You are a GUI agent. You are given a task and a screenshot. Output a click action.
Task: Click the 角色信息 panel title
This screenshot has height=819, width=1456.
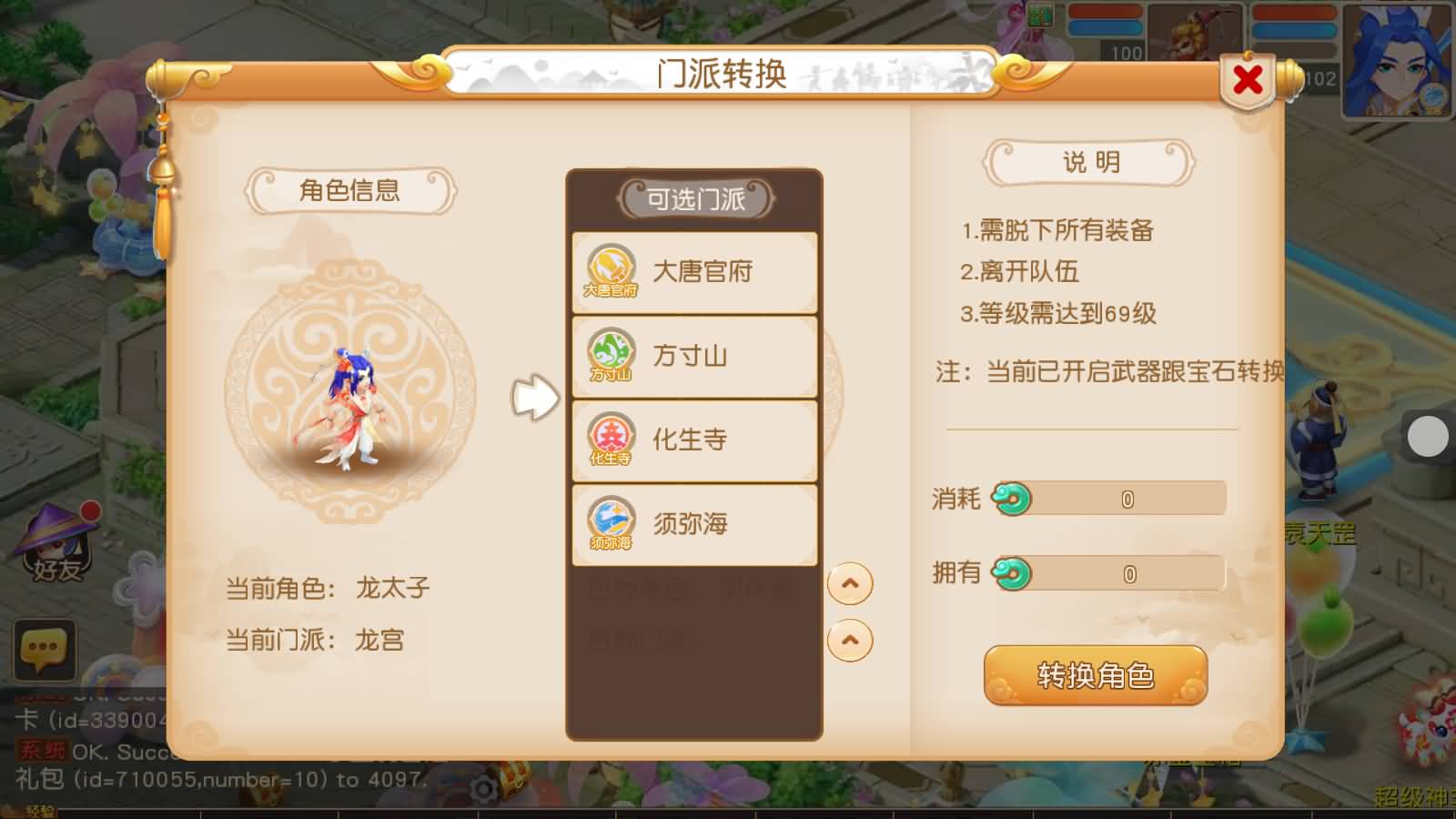[x=351, y=188]
